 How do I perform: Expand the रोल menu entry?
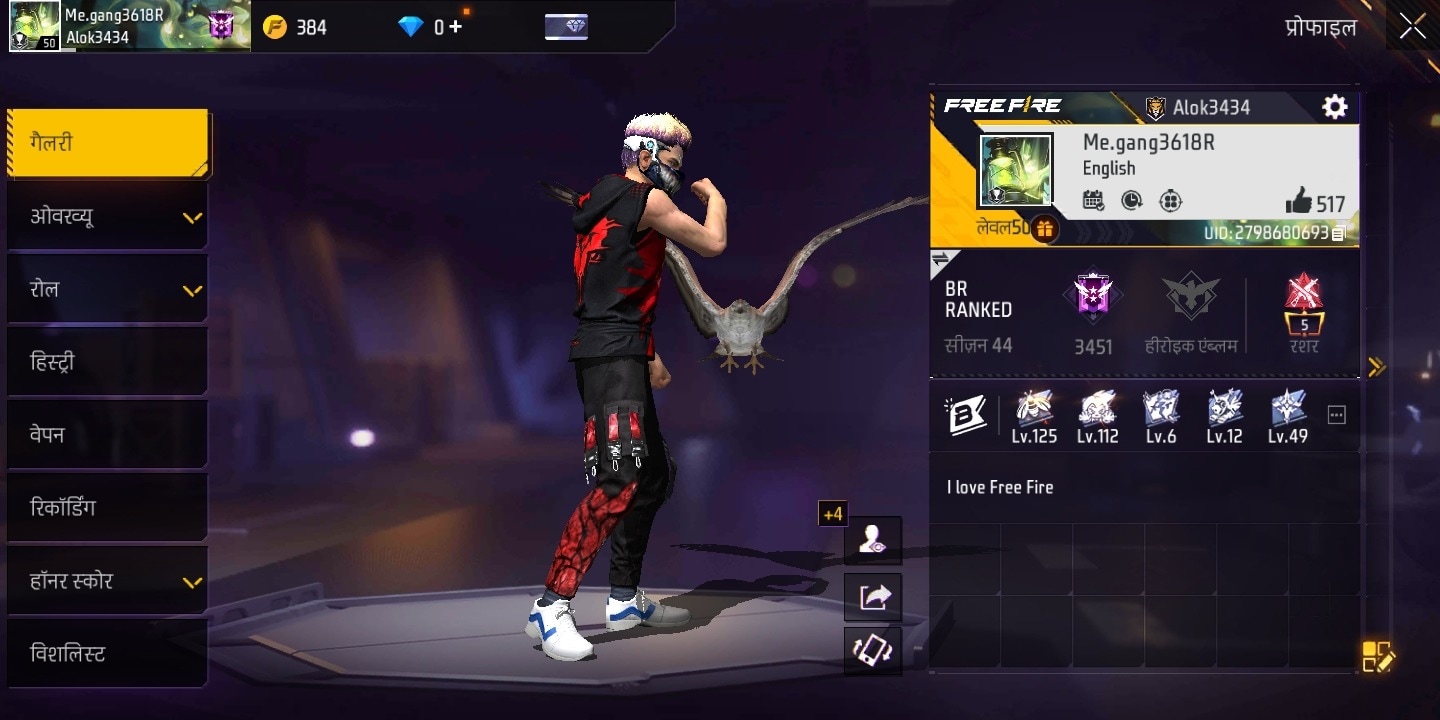pyautogui.click(x=108, y=289)
